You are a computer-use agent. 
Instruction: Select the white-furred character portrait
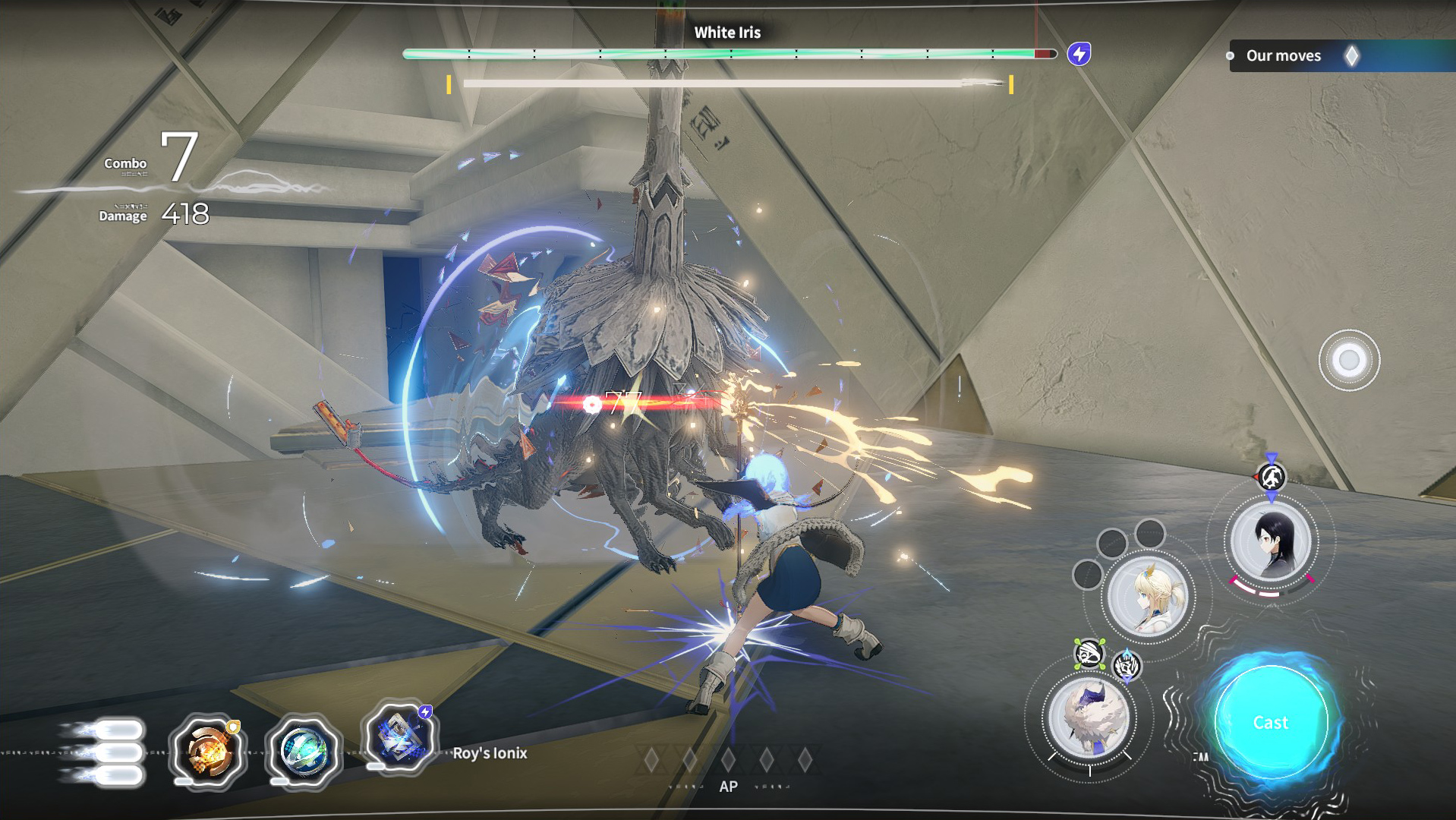pos(1089,717)
